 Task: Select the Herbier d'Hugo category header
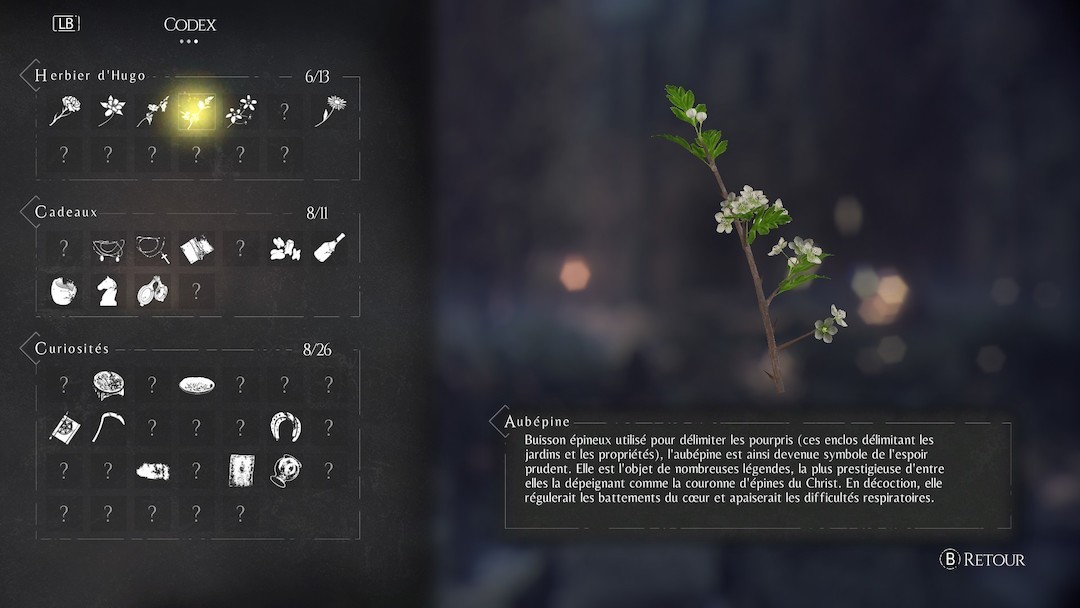pos(90,76)
